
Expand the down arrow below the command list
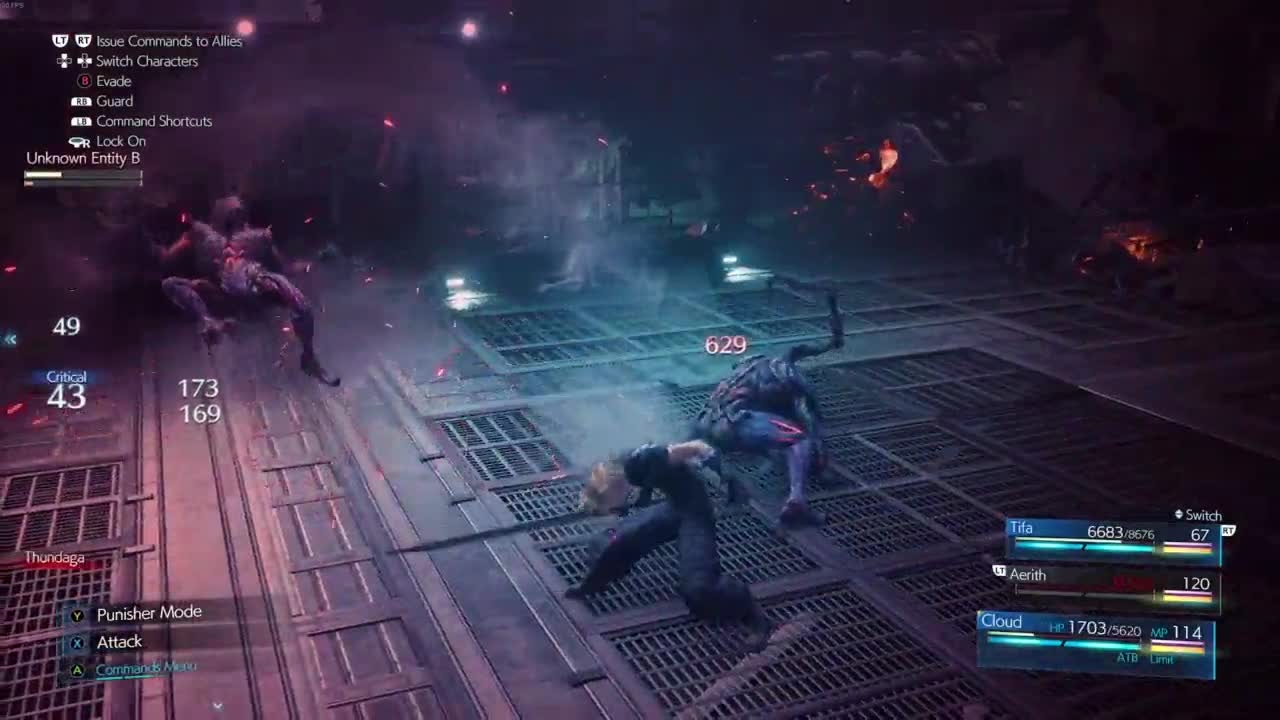[x=217, y=705]
